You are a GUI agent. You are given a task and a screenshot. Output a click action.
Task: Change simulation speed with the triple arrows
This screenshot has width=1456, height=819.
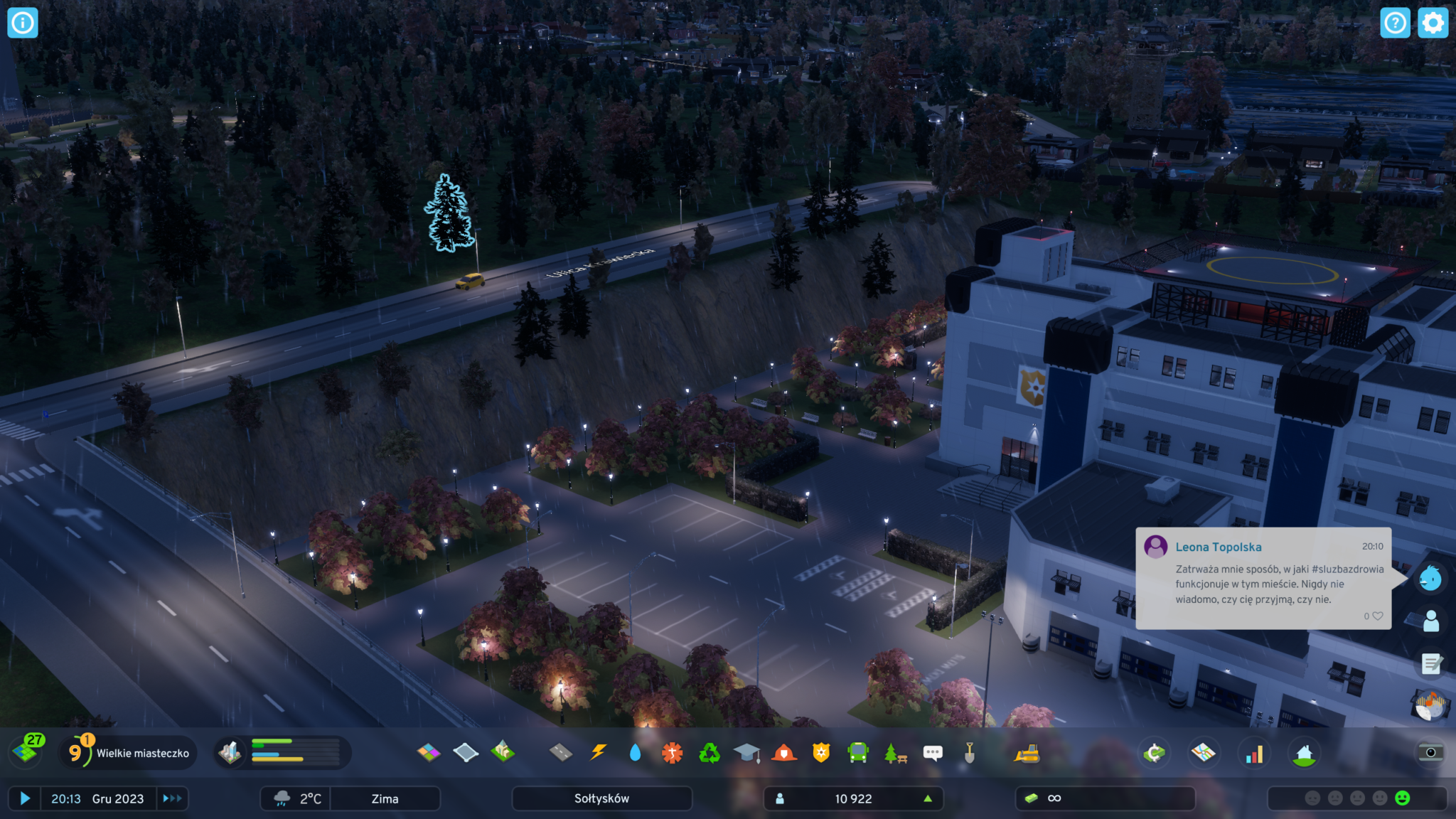pos(172,798)
